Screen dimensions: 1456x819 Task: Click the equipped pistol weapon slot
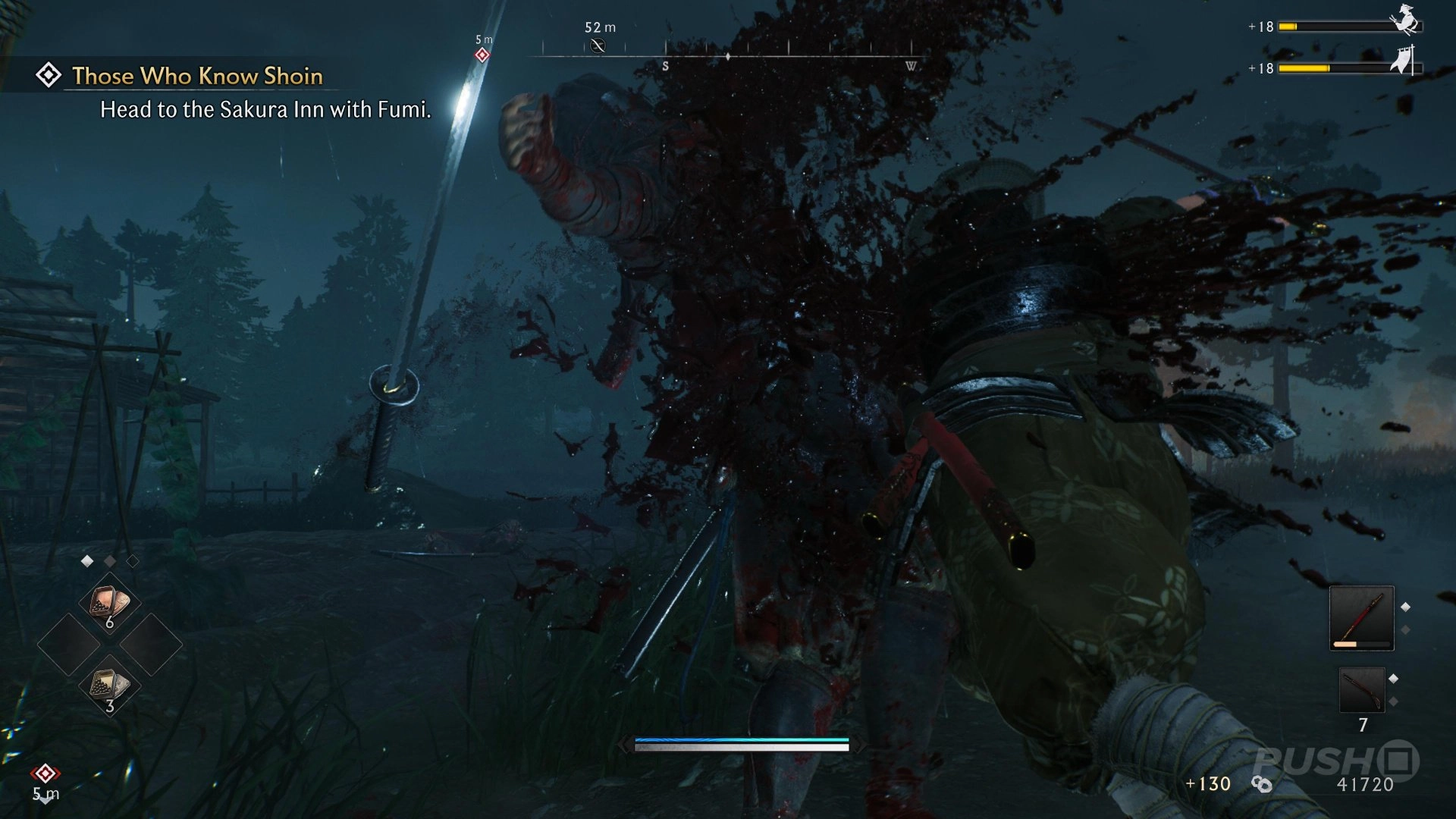point(1362,619)
